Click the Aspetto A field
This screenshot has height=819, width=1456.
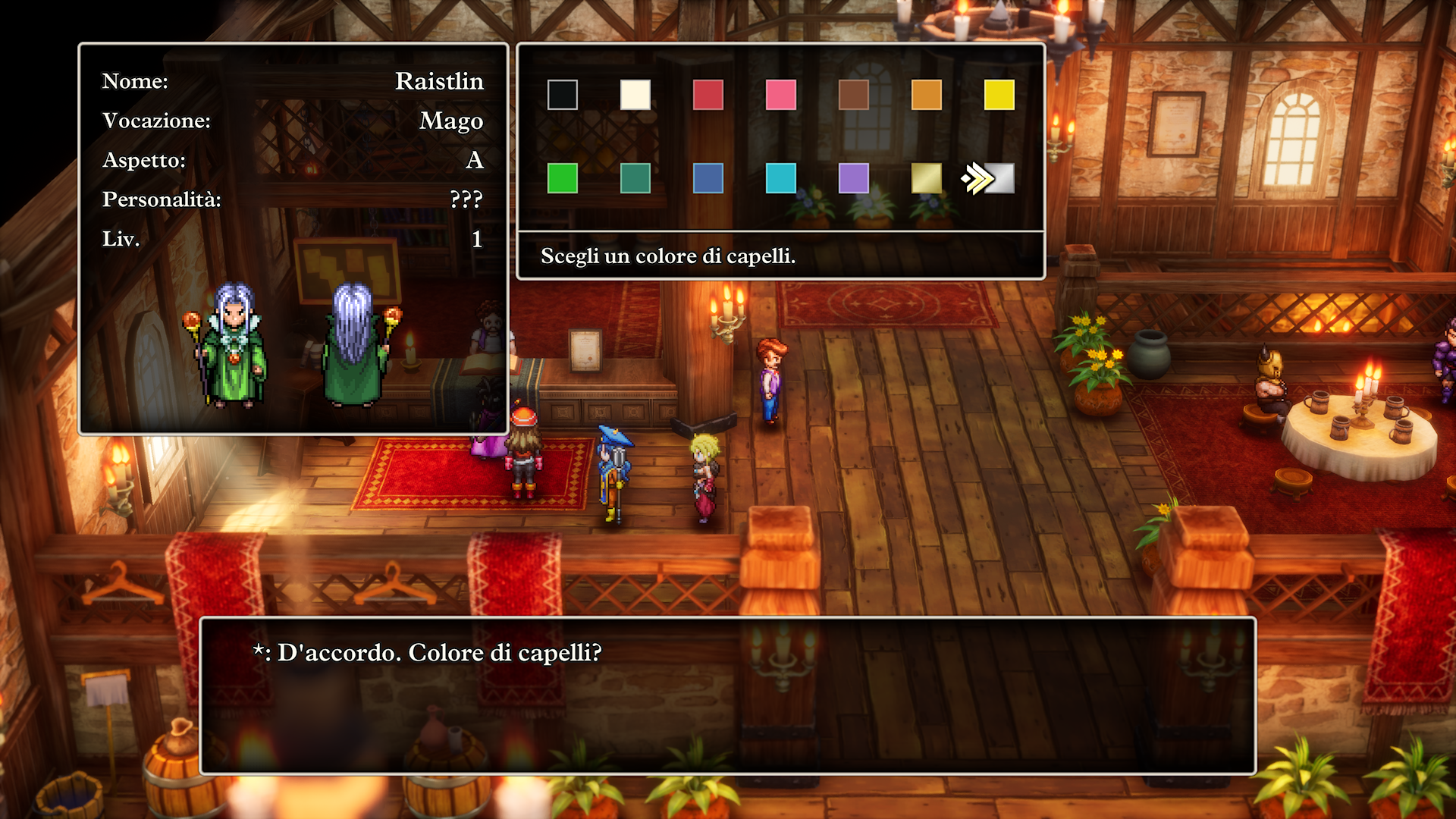tap(476, 160)
